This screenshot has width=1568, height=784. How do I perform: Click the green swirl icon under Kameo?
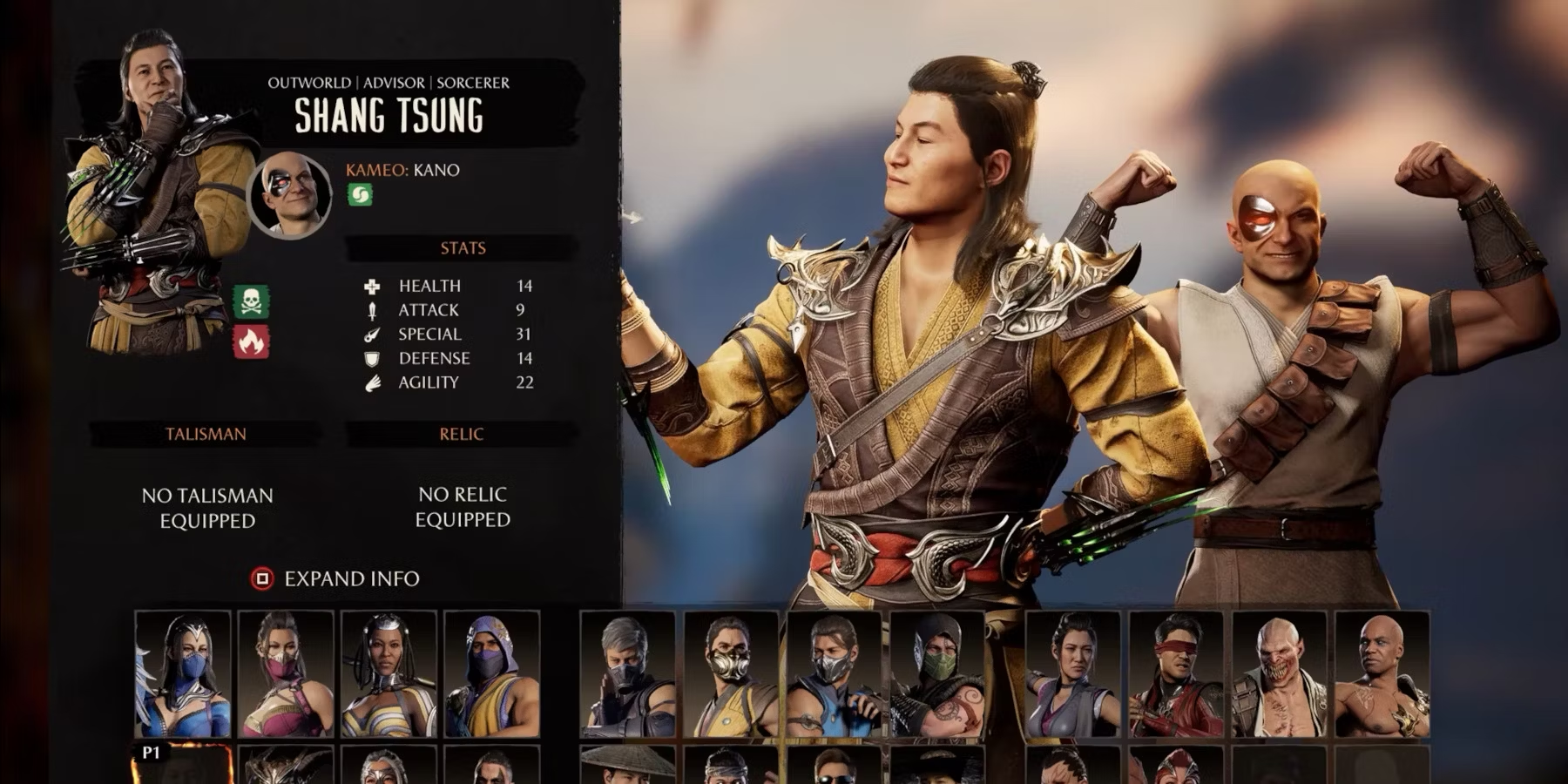click(360, 194)
